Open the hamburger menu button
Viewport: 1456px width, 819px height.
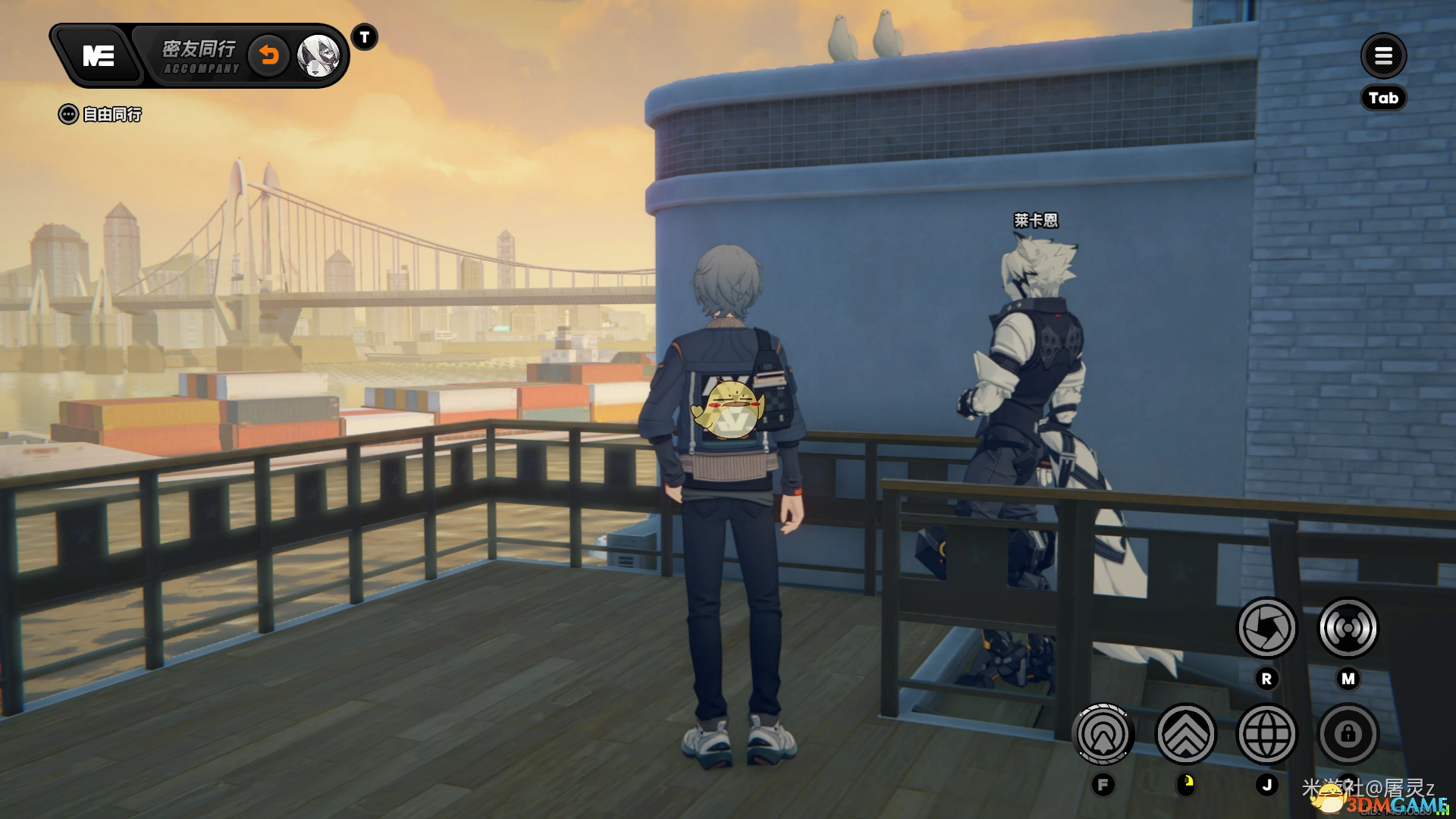pos(1383,55)
